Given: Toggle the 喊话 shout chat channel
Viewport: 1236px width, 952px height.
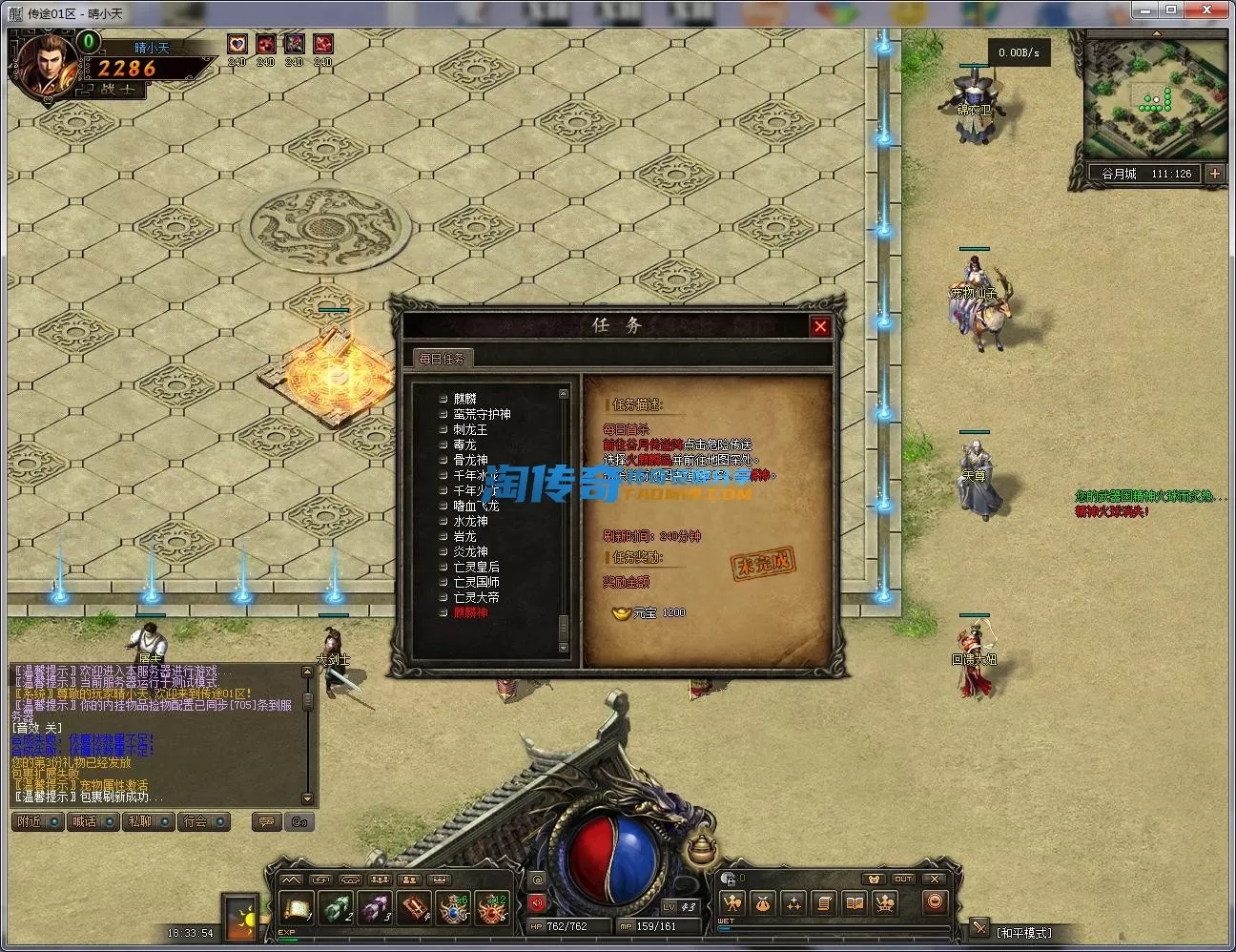Looking at the screenshot, I should [93, 821].
